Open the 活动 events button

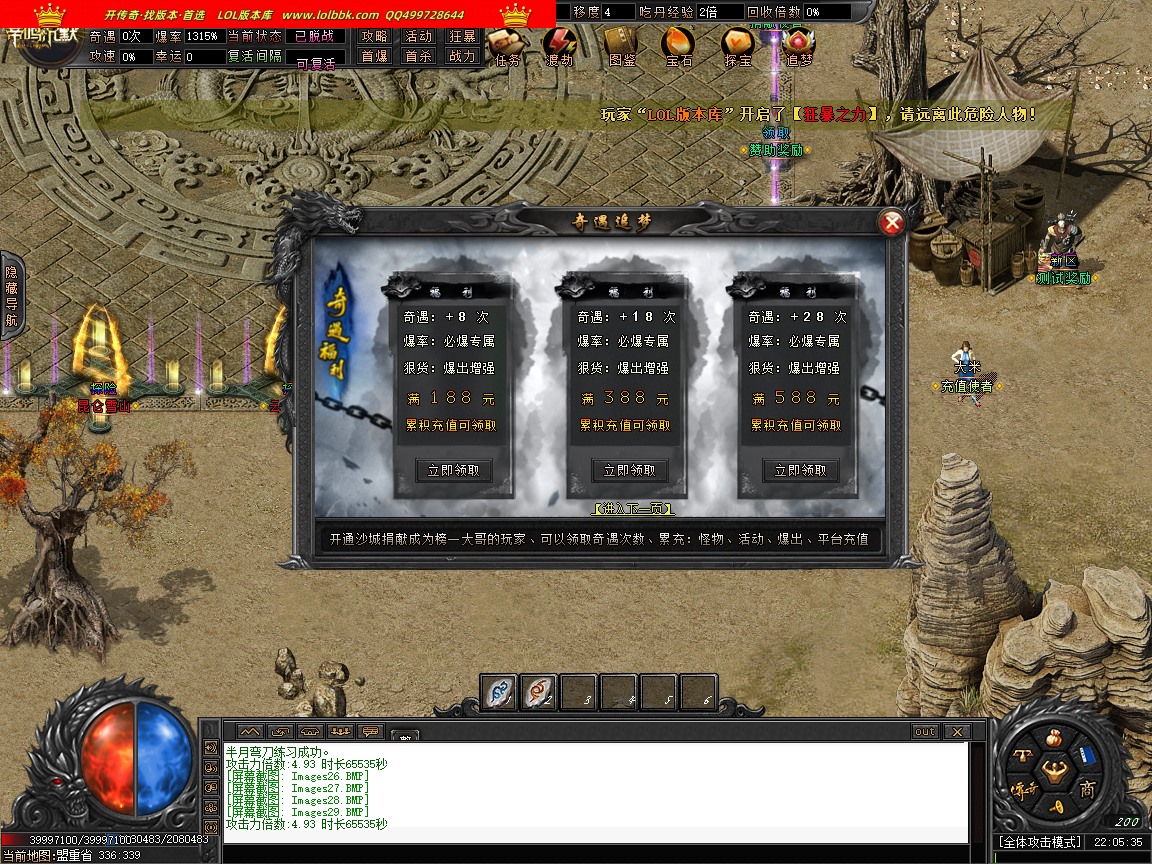click(418, 36)
